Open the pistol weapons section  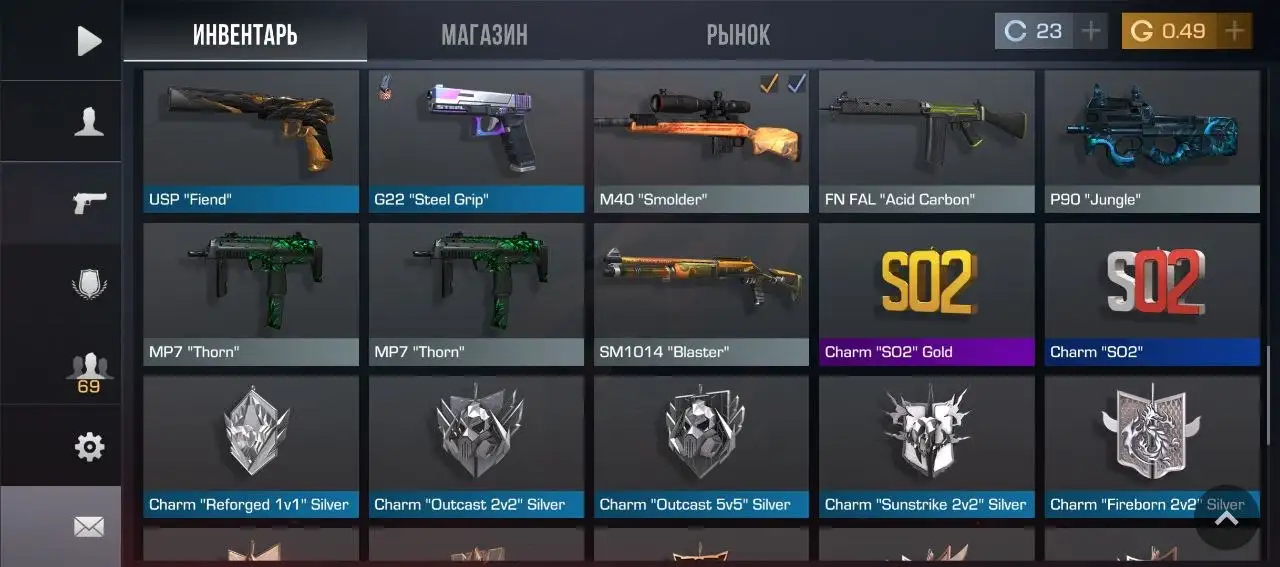point(89,202)
